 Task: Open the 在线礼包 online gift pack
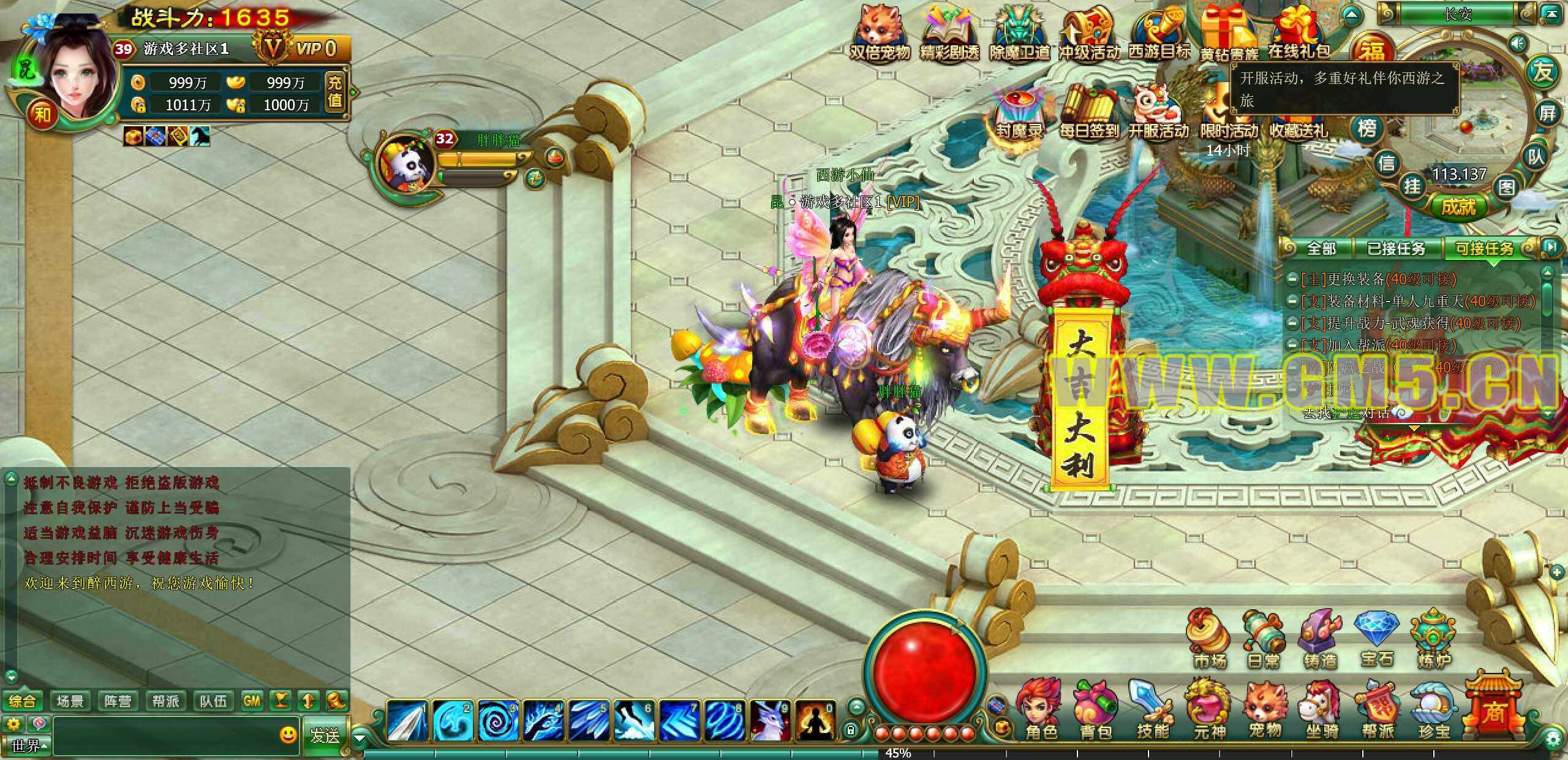1299,34
